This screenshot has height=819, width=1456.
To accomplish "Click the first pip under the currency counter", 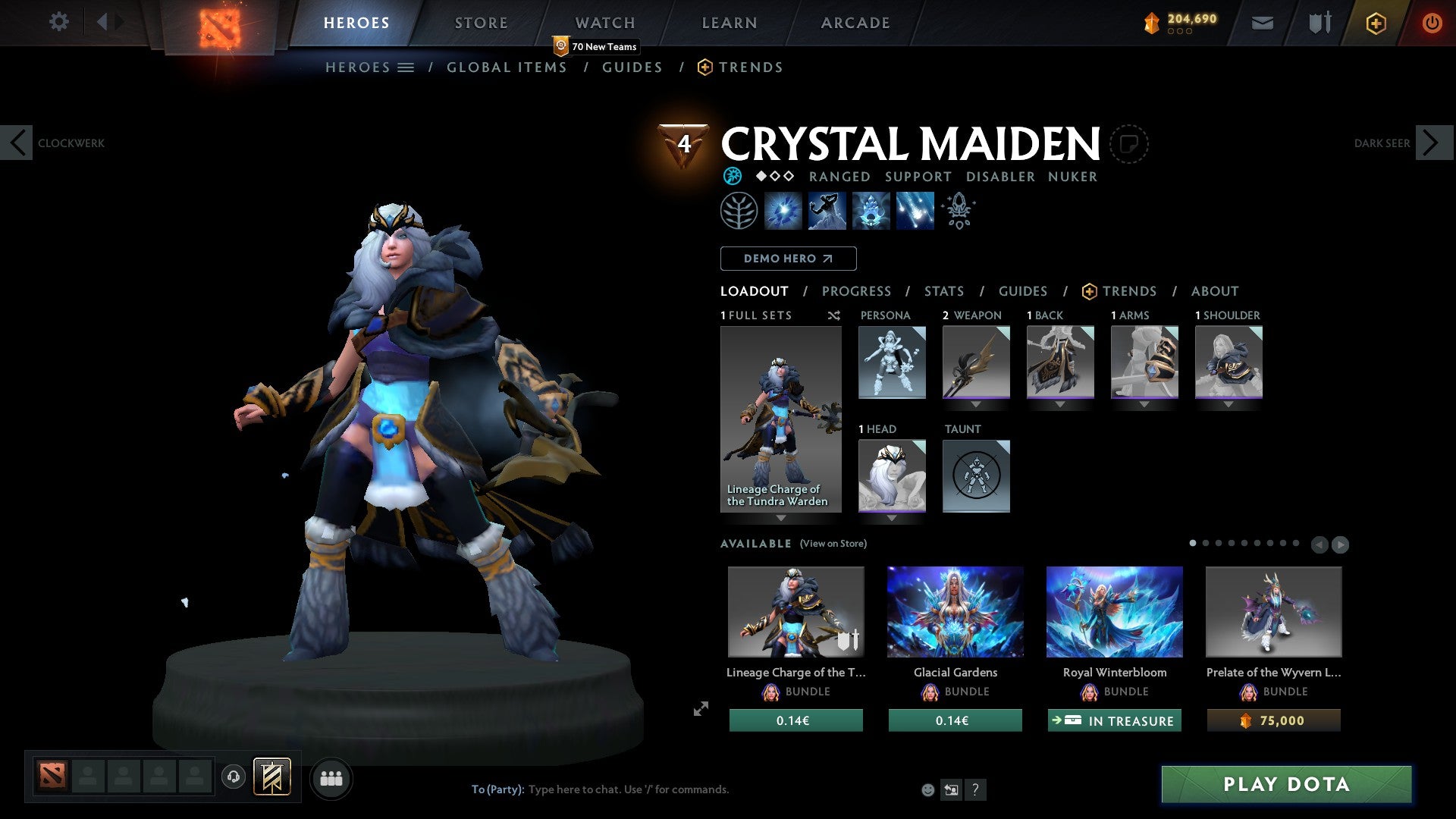I will tap(1172, 33).
